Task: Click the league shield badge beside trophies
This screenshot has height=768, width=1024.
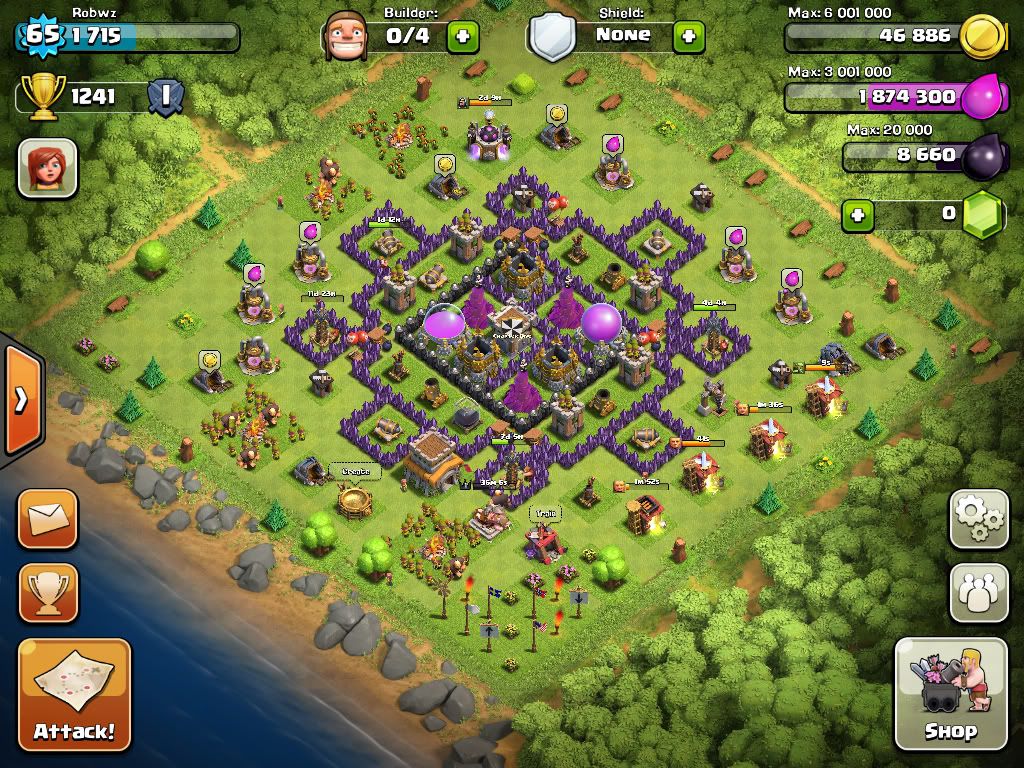Action: [165, 97]
